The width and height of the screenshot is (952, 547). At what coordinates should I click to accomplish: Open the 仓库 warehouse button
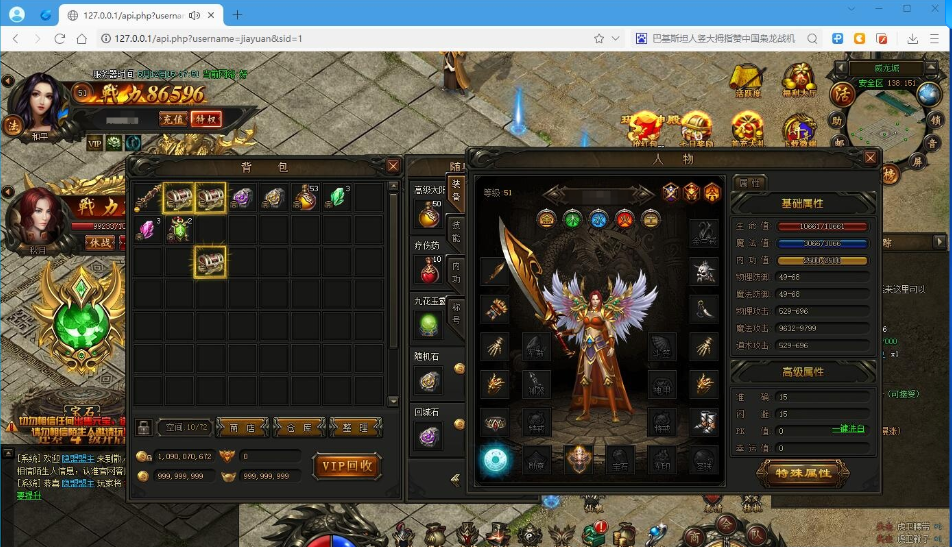click(299, 427)
